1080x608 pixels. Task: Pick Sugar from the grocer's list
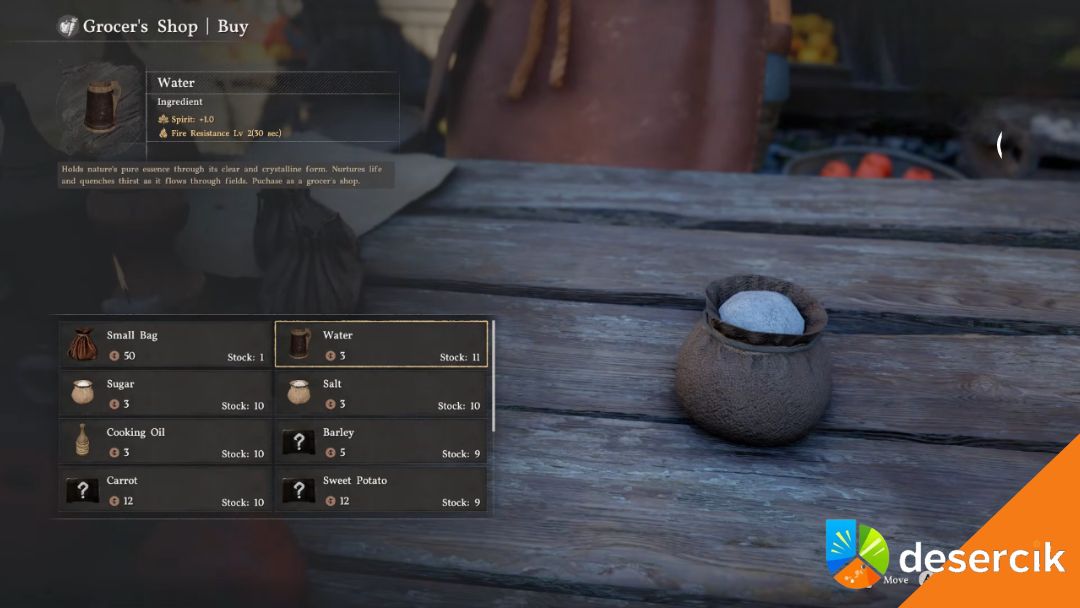pyautogui.click(x=165, y=394)
